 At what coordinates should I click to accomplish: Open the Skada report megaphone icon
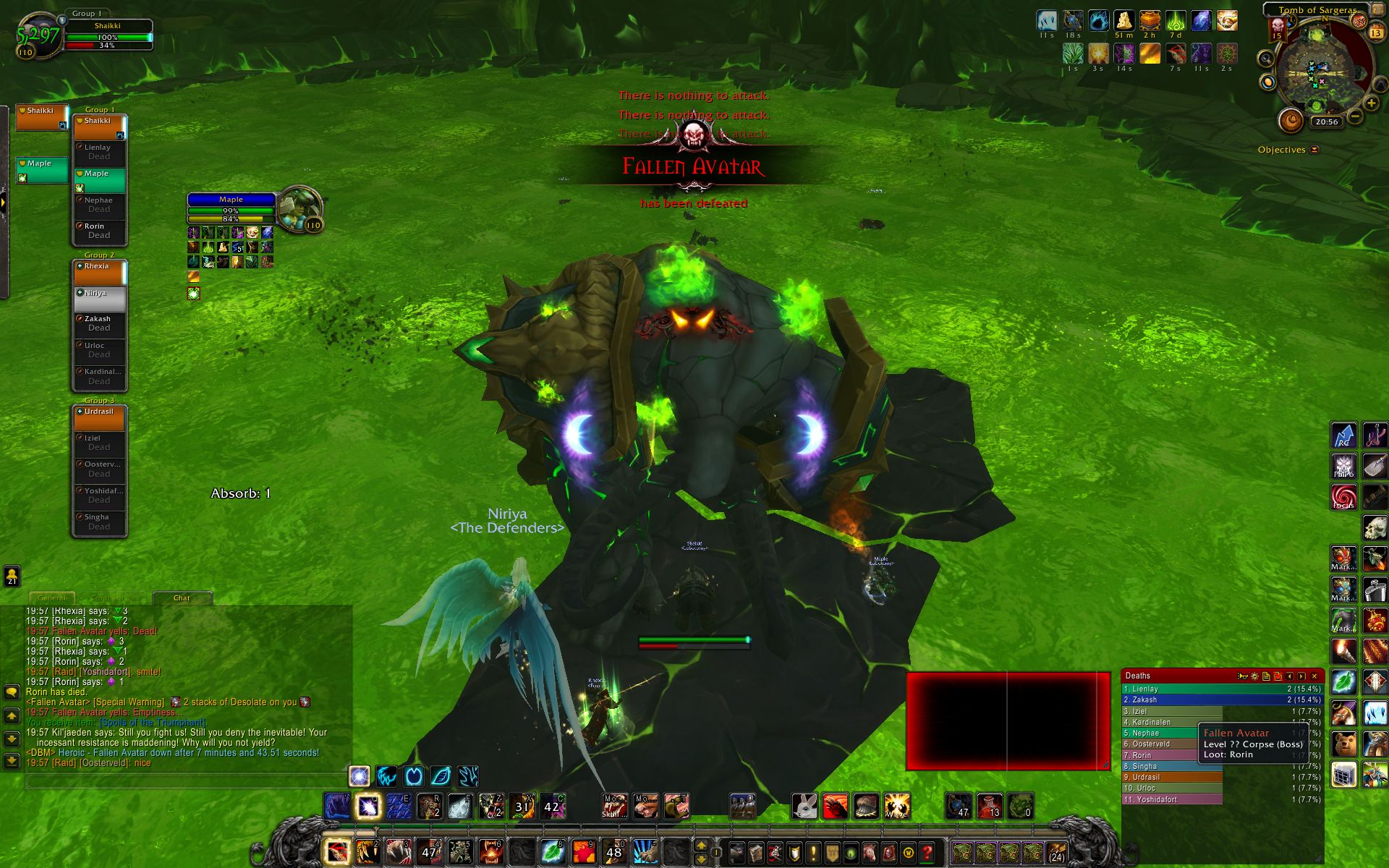pos(1242,676)
